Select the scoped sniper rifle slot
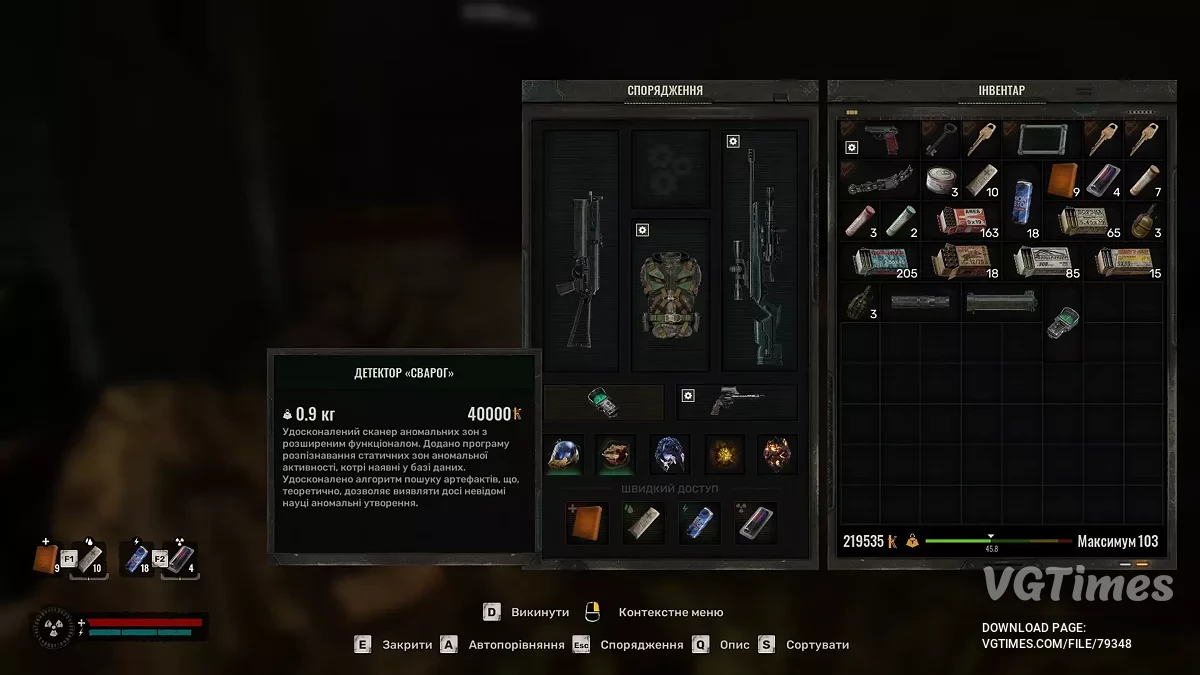The width and height of the screenshot is (1200, 675). [x=760, y=250]
